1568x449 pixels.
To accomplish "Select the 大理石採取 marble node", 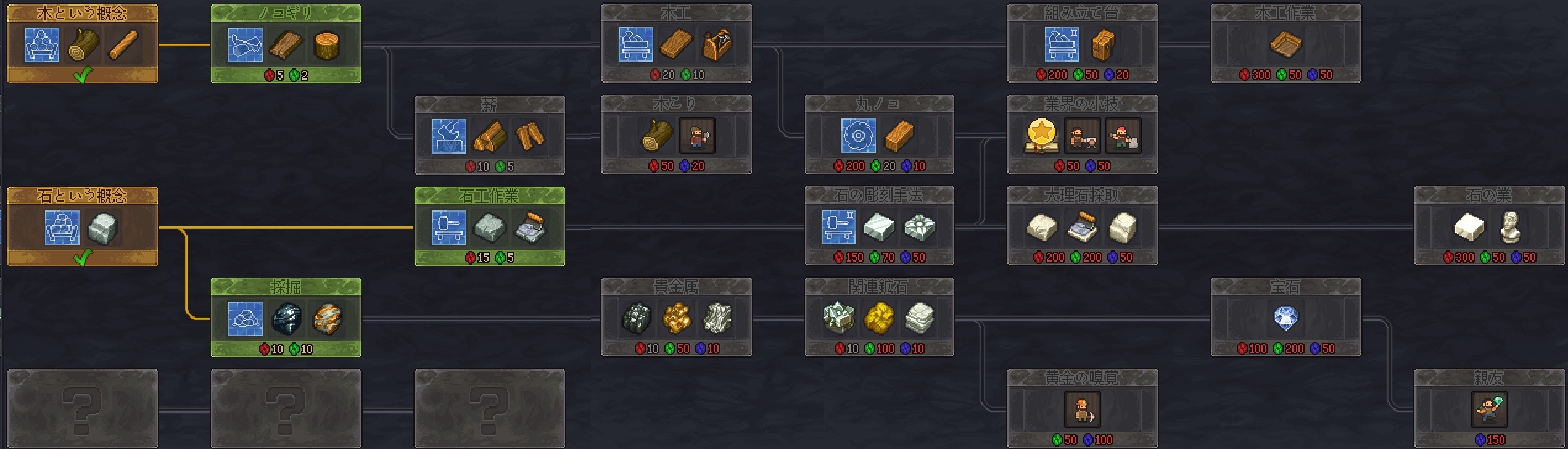I will tap(1082, 227).
